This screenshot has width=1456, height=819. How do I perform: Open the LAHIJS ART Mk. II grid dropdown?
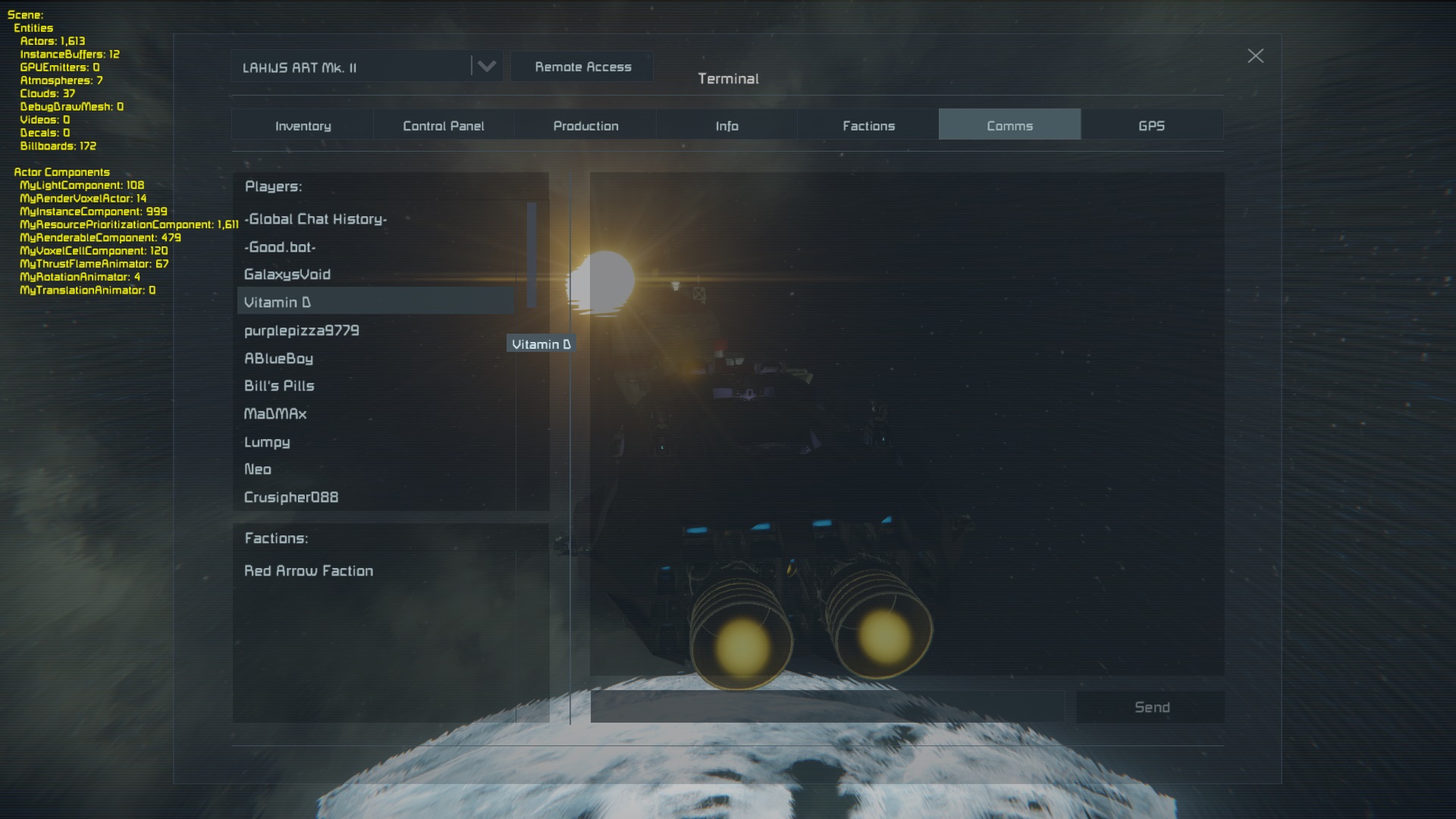(486, 67)
